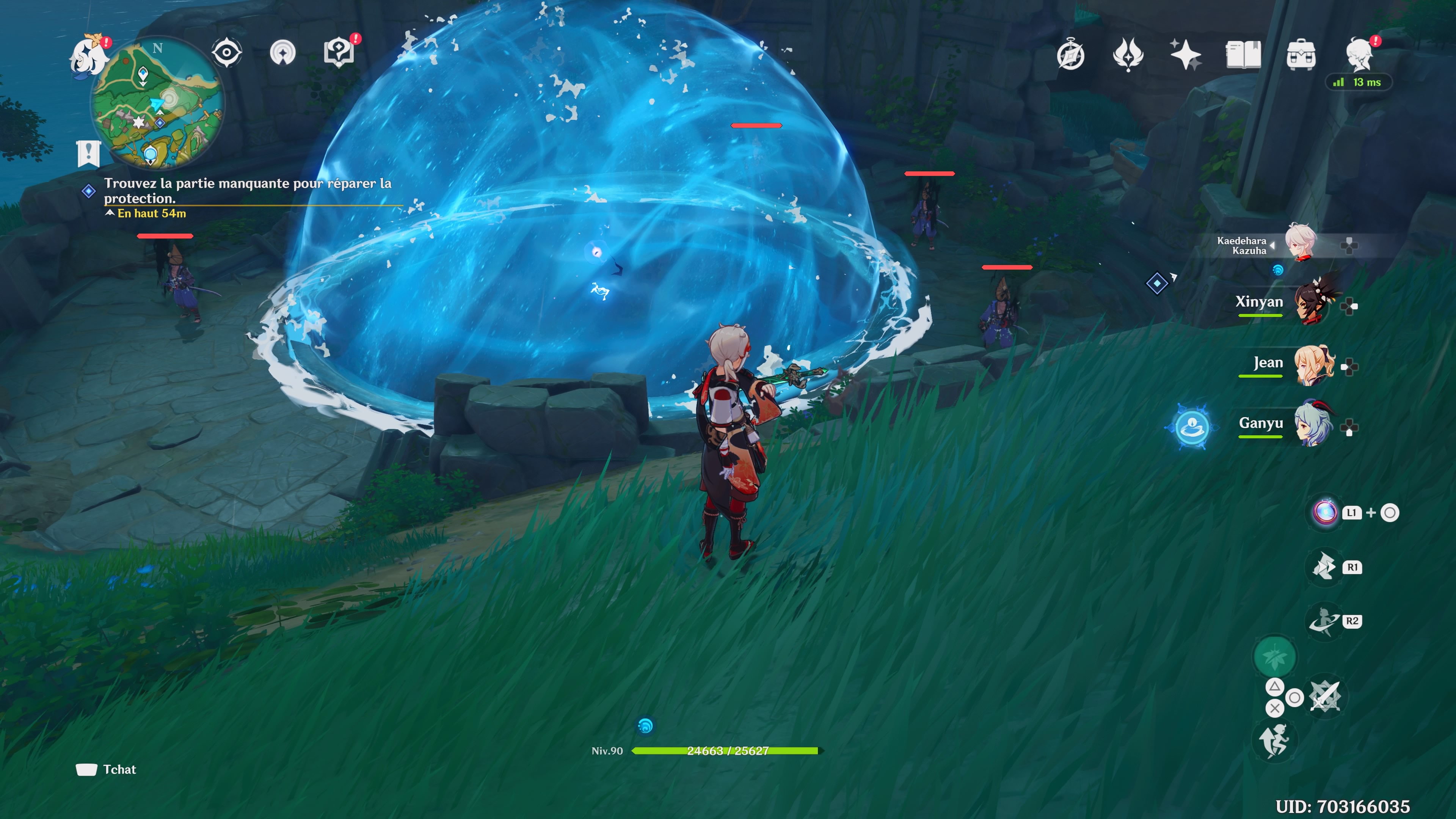Select the tracked quest objective text
Screen dimensions: 1456x819
[247, 190]
